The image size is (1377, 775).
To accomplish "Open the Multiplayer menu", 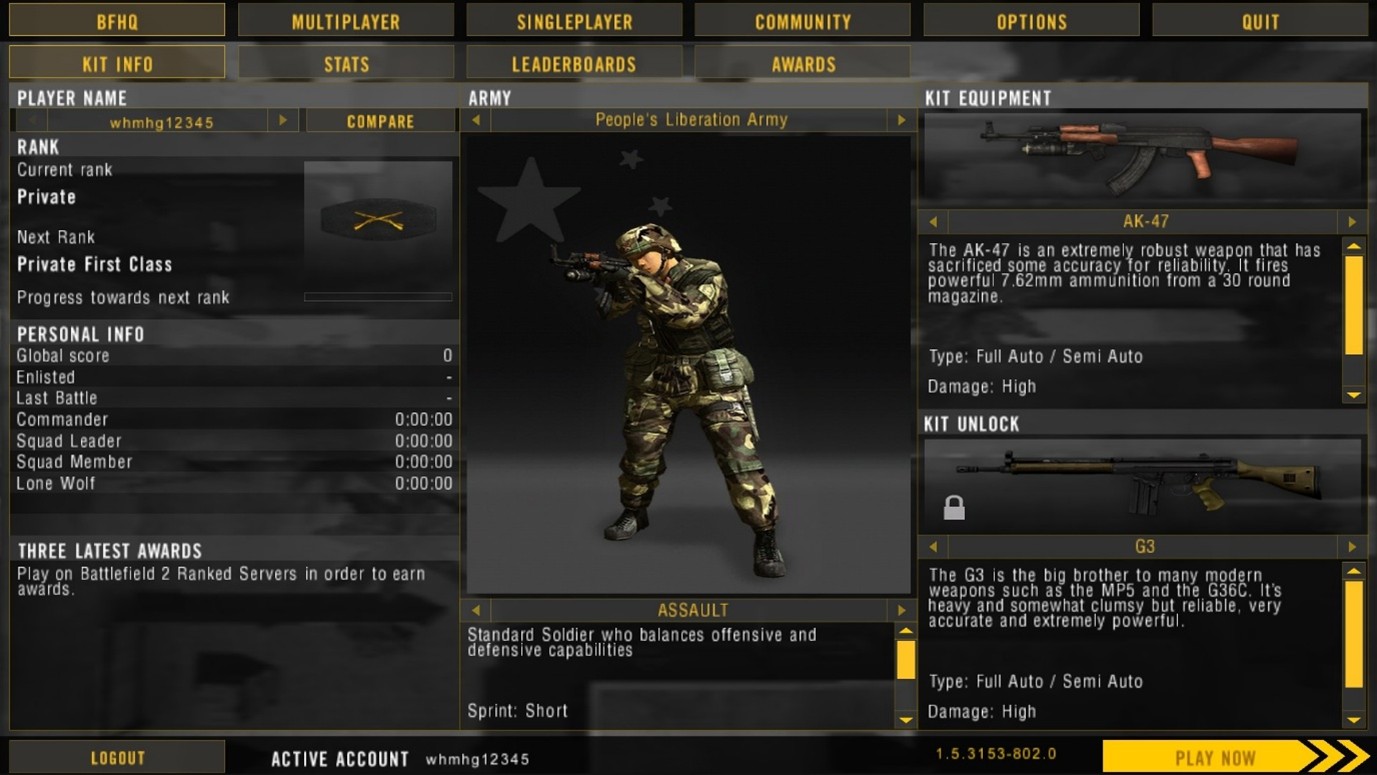I will point(345,21).
